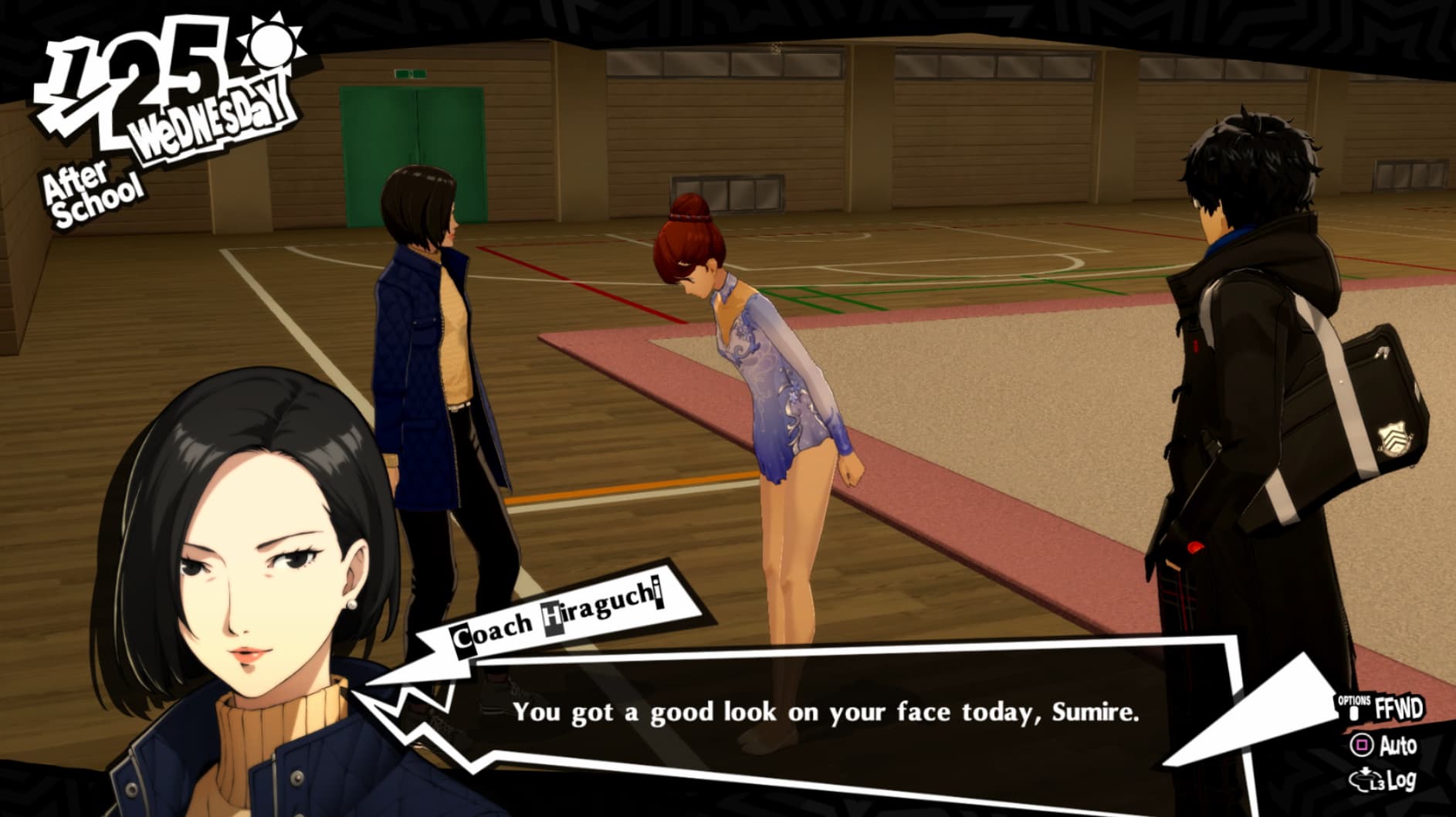Advance Coach Hiraguchi's dialogue text box
Viewport: 1456px width, 817px height.
(x=825, y=712)
